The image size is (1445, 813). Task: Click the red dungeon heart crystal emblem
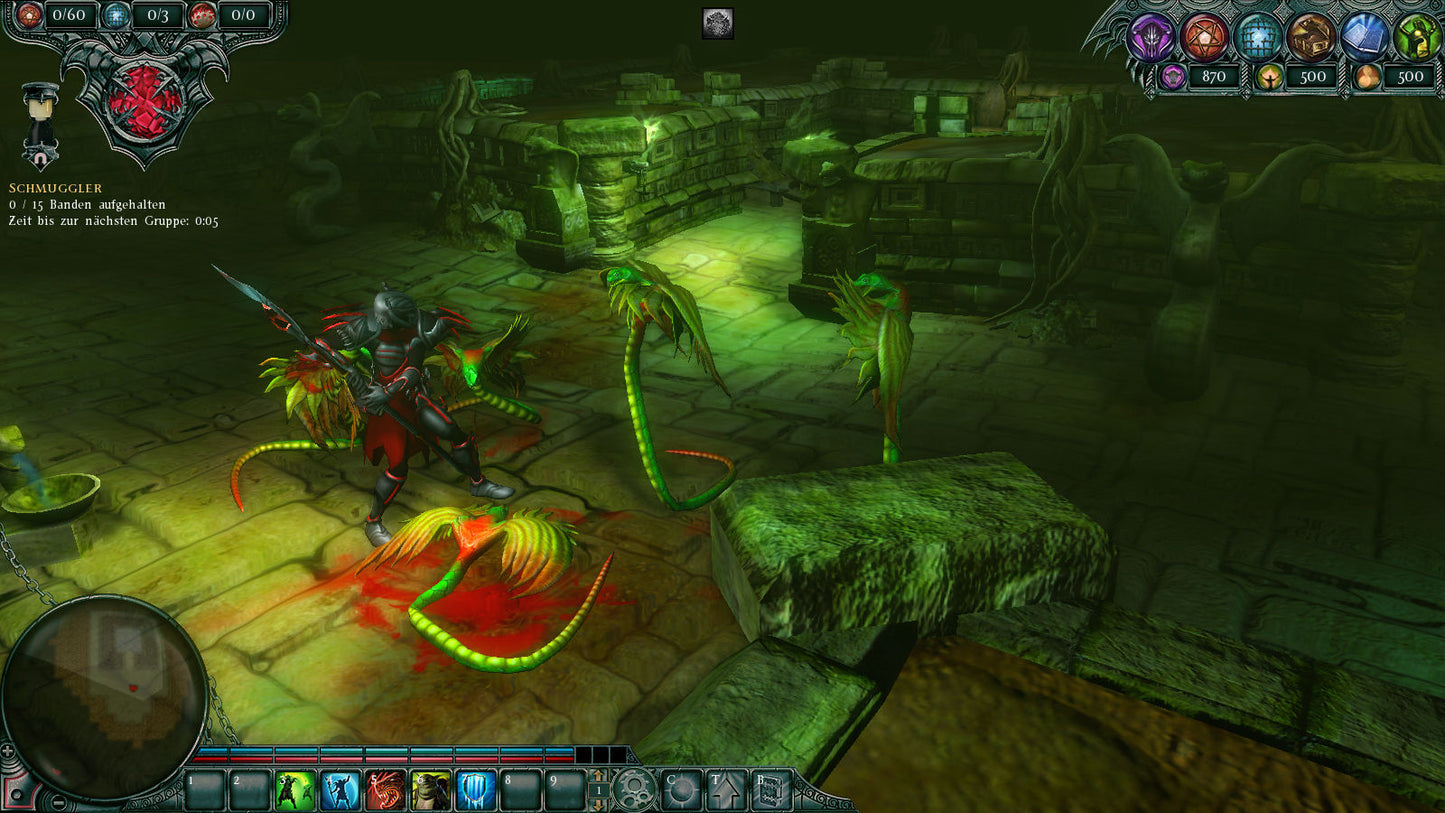click(x=145, y=101)
